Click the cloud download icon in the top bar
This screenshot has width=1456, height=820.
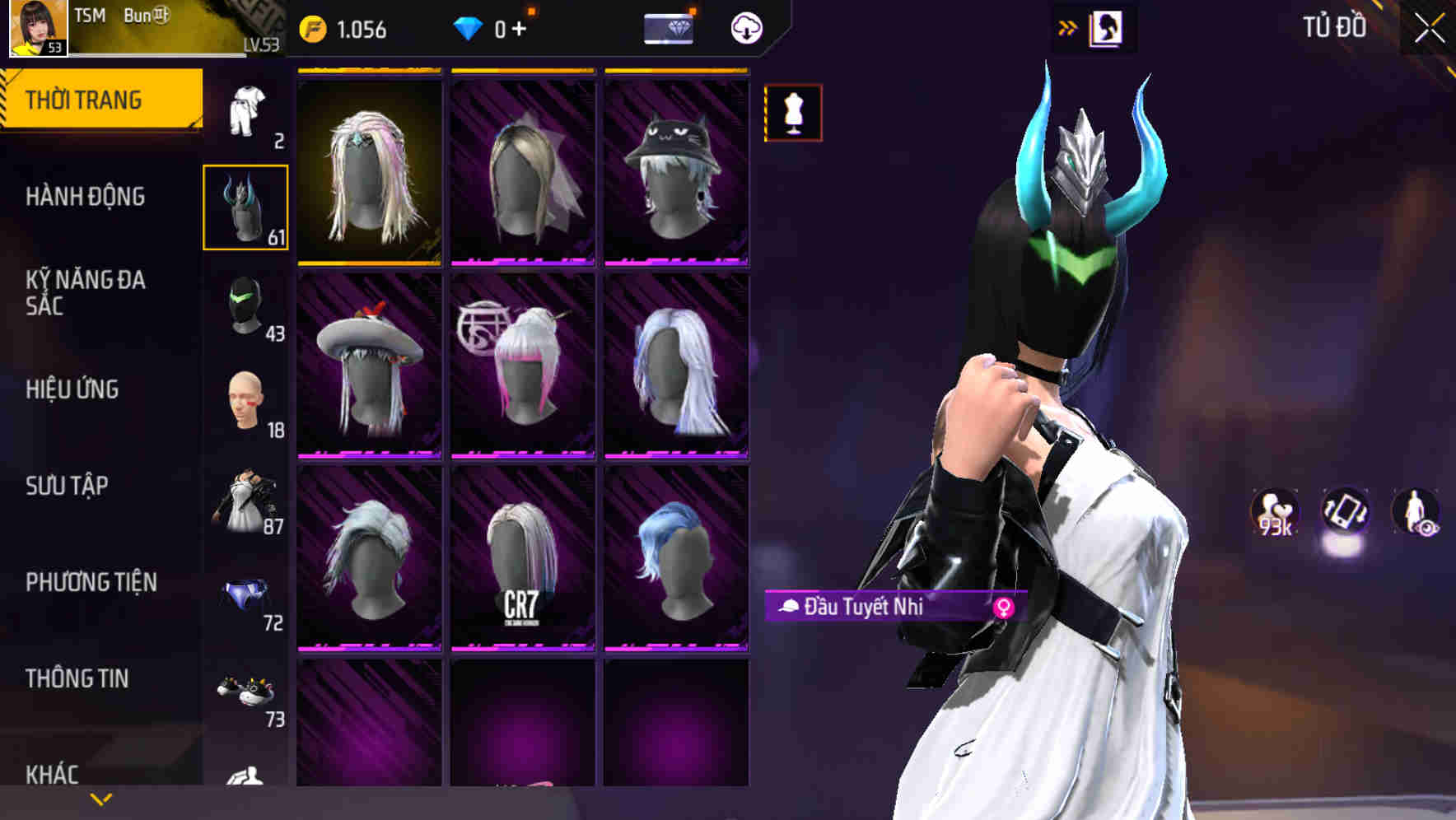[x=745, y=27]
